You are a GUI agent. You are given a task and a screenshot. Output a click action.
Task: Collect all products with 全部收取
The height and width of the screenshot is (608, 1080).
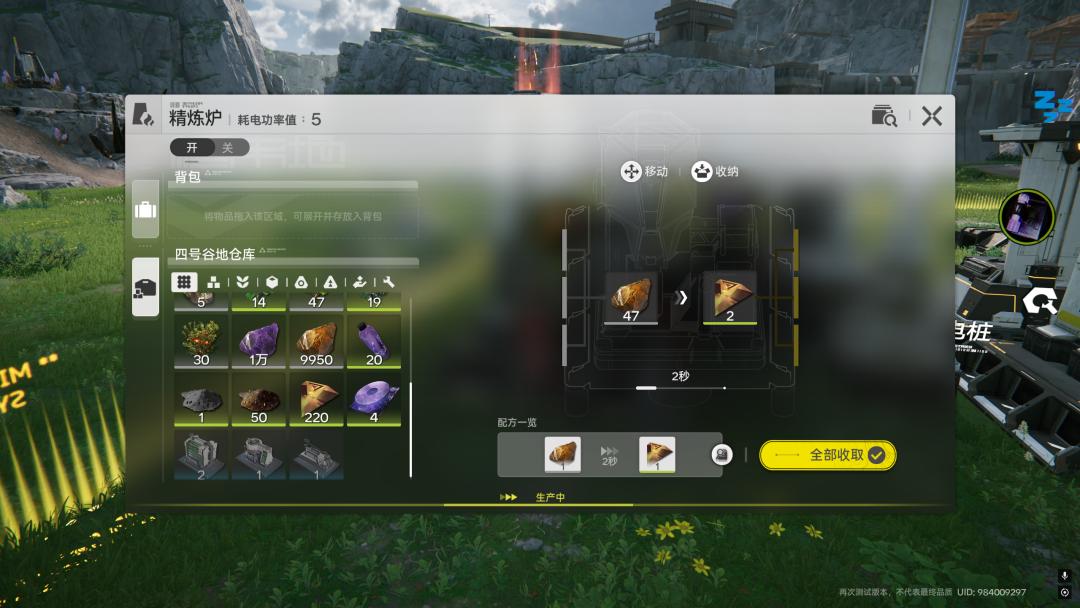[x=827, y=455]
